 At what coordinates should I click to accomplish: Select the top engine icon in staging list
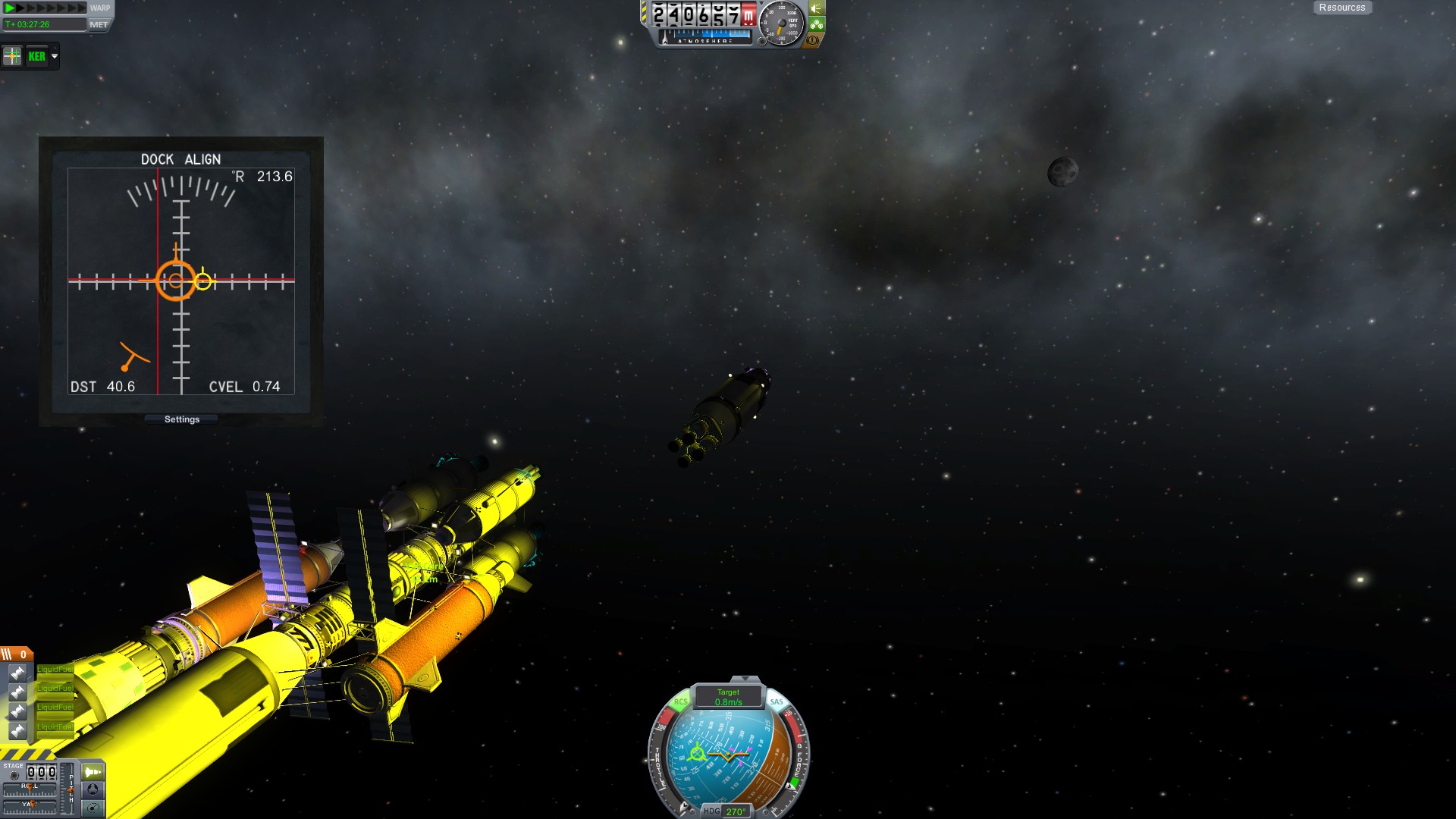[17, 673]
